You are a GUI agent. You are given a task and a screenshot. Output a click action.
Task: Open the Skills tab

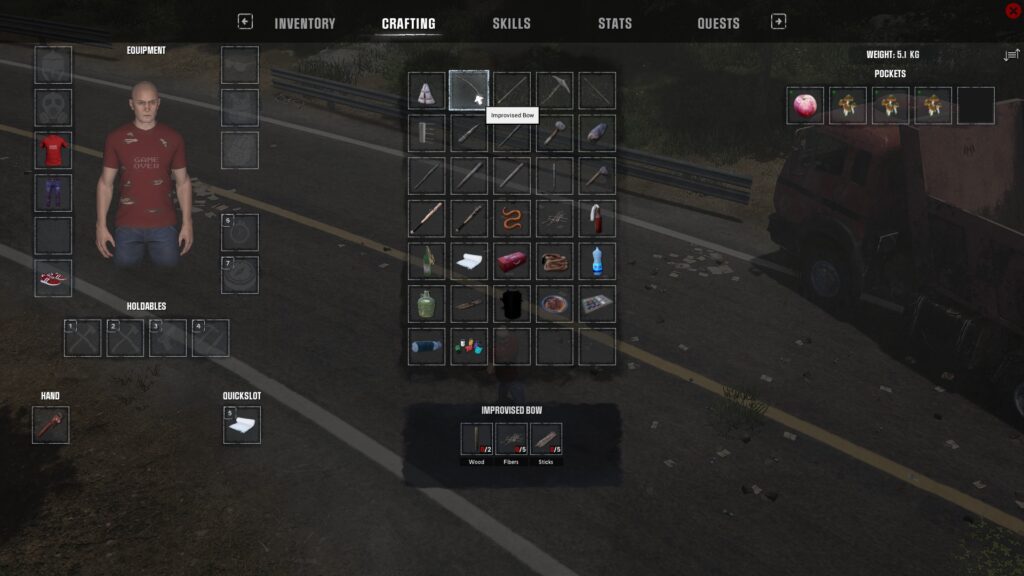511,24
